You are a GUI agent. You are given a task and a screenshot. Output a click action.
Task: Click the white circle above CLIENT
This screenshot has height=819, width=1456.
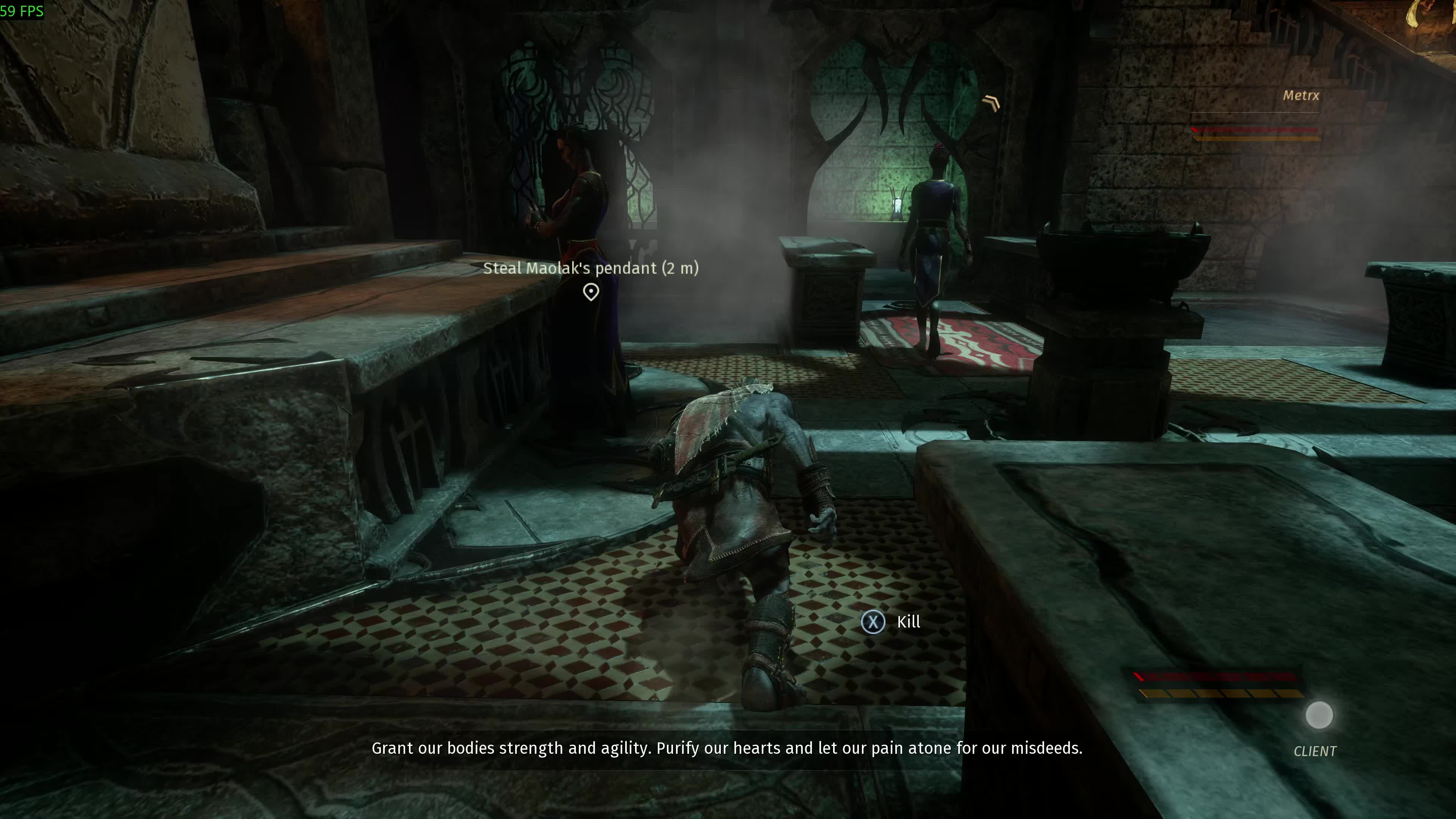pyautogui.click(x=1319, y=715)
